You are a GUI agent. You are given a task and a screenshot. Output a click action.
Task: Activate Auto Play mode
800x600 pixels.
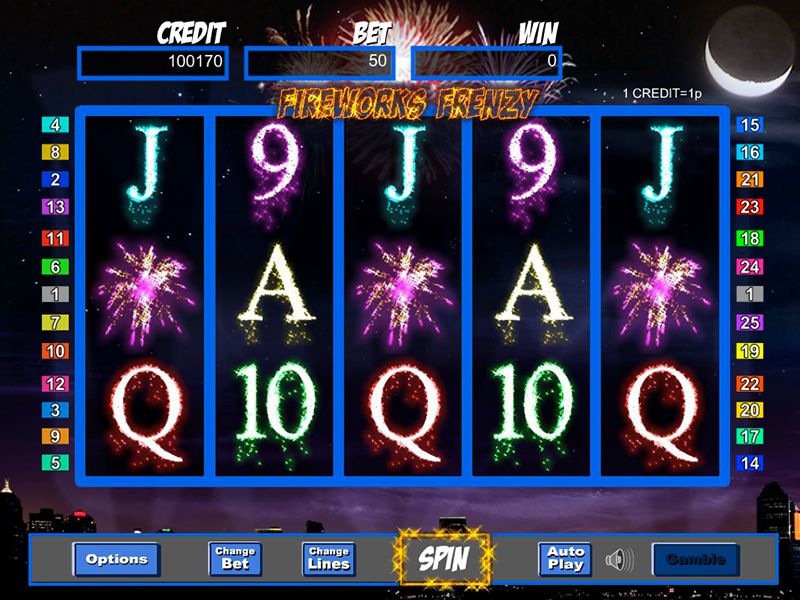point(565,559)
